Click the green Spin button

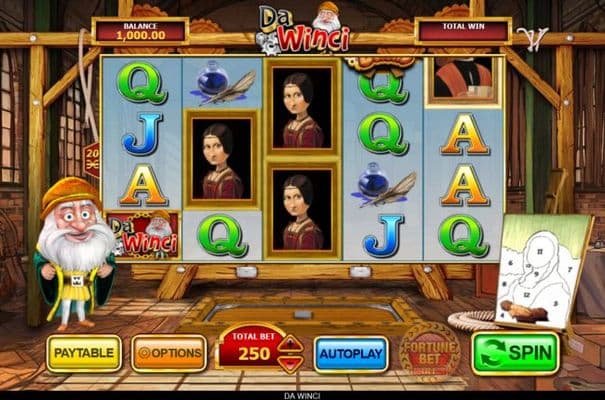(x=515, y=353)
